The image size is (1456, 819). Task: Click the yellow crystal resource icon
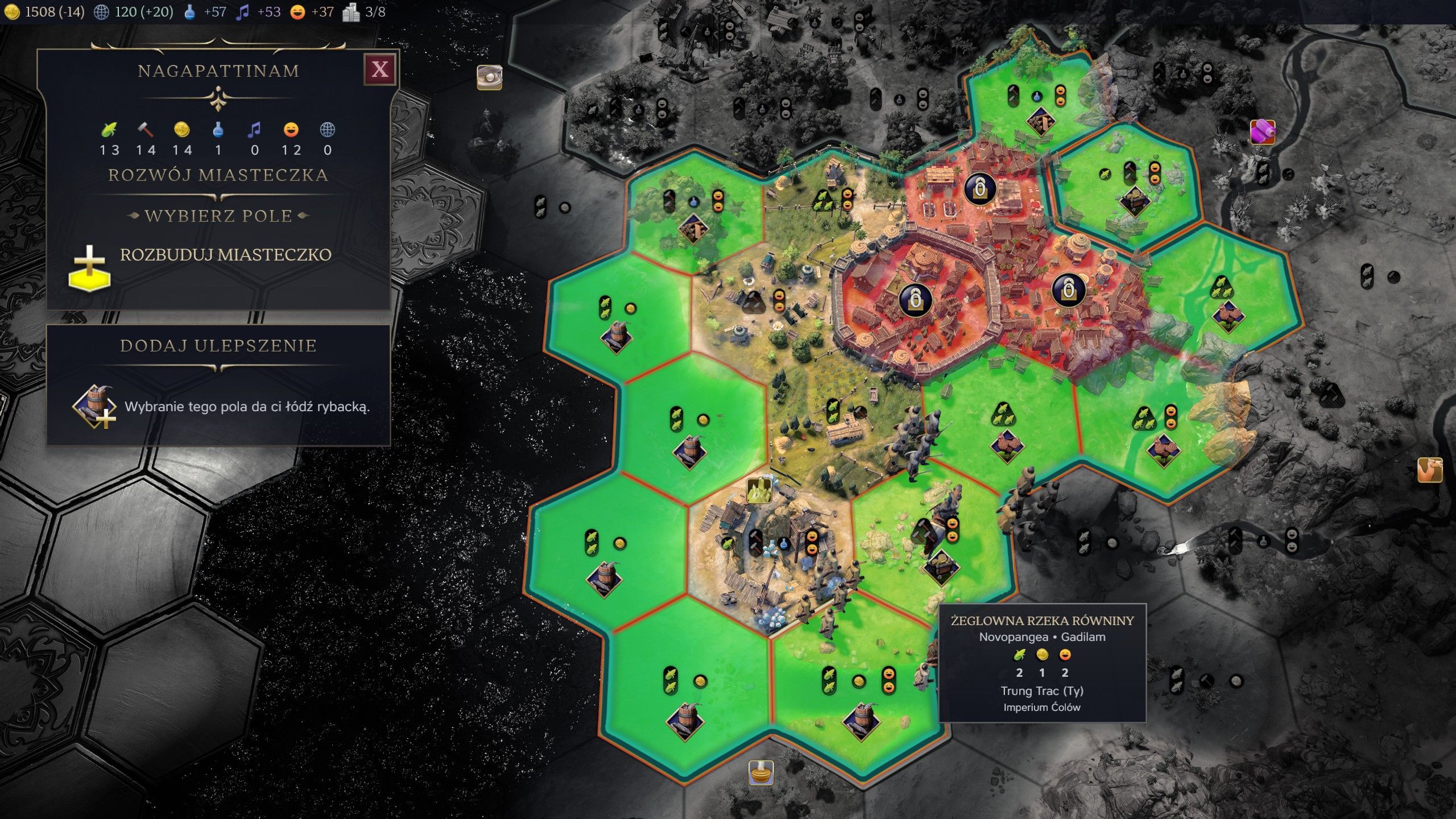tap(758, 490)
